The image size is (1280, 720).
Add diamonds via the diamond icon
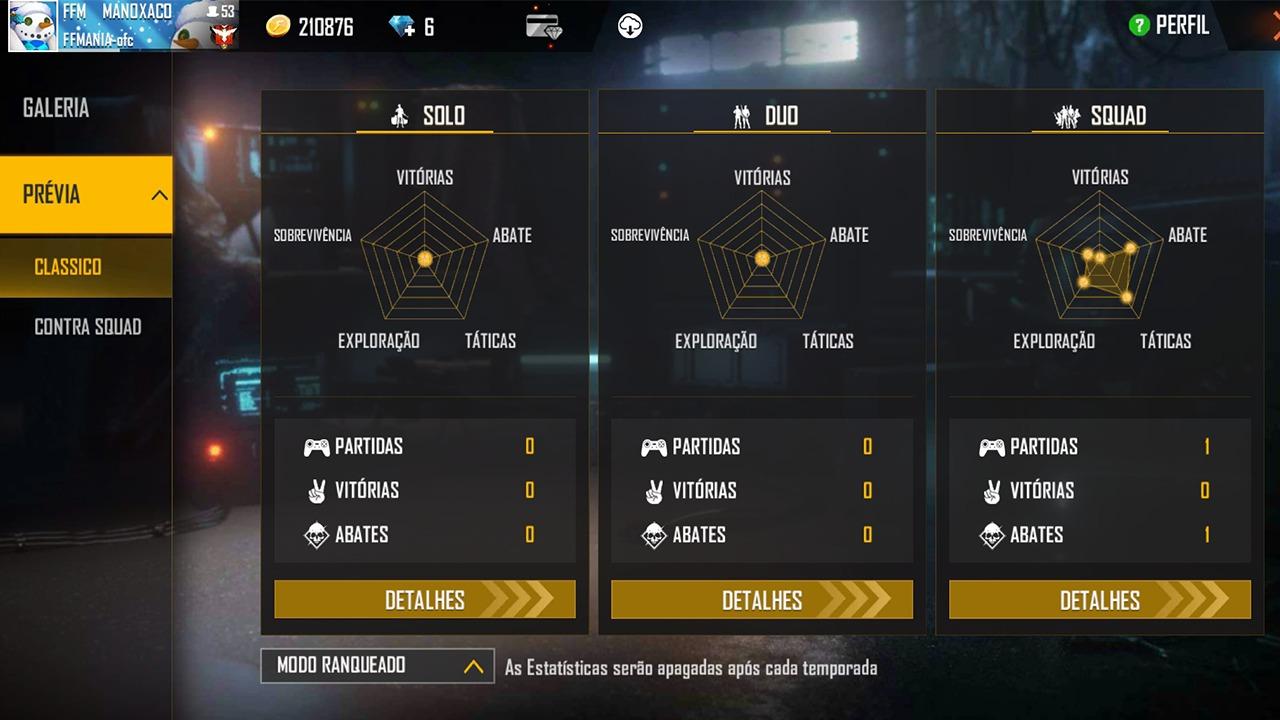(x=403, y=27)
